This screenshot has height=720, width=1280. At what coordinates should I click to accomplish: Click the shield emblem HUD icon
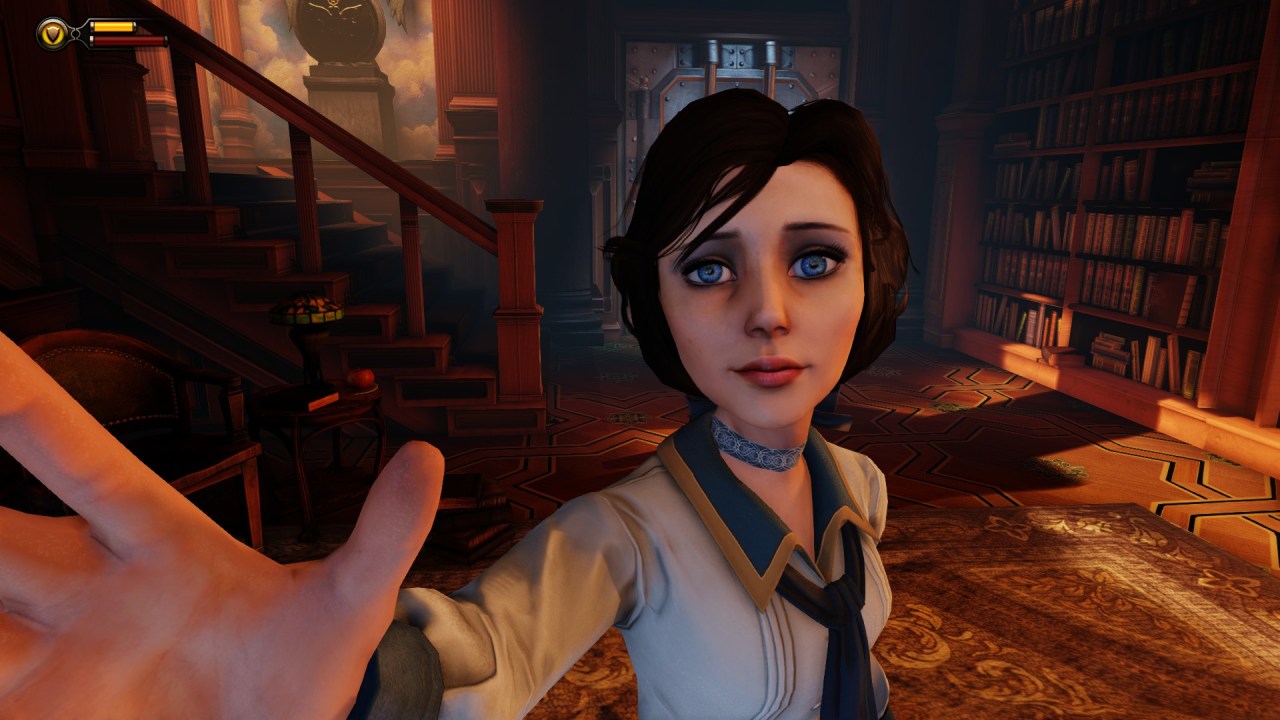tap(52, 34)
